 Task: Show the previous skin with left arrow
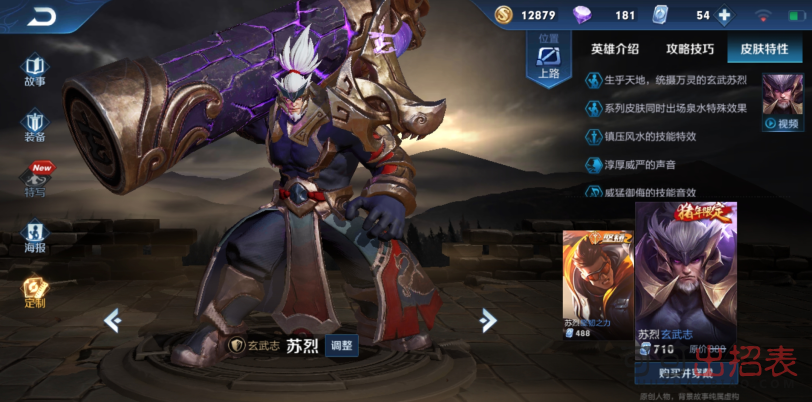pos(113,320)
